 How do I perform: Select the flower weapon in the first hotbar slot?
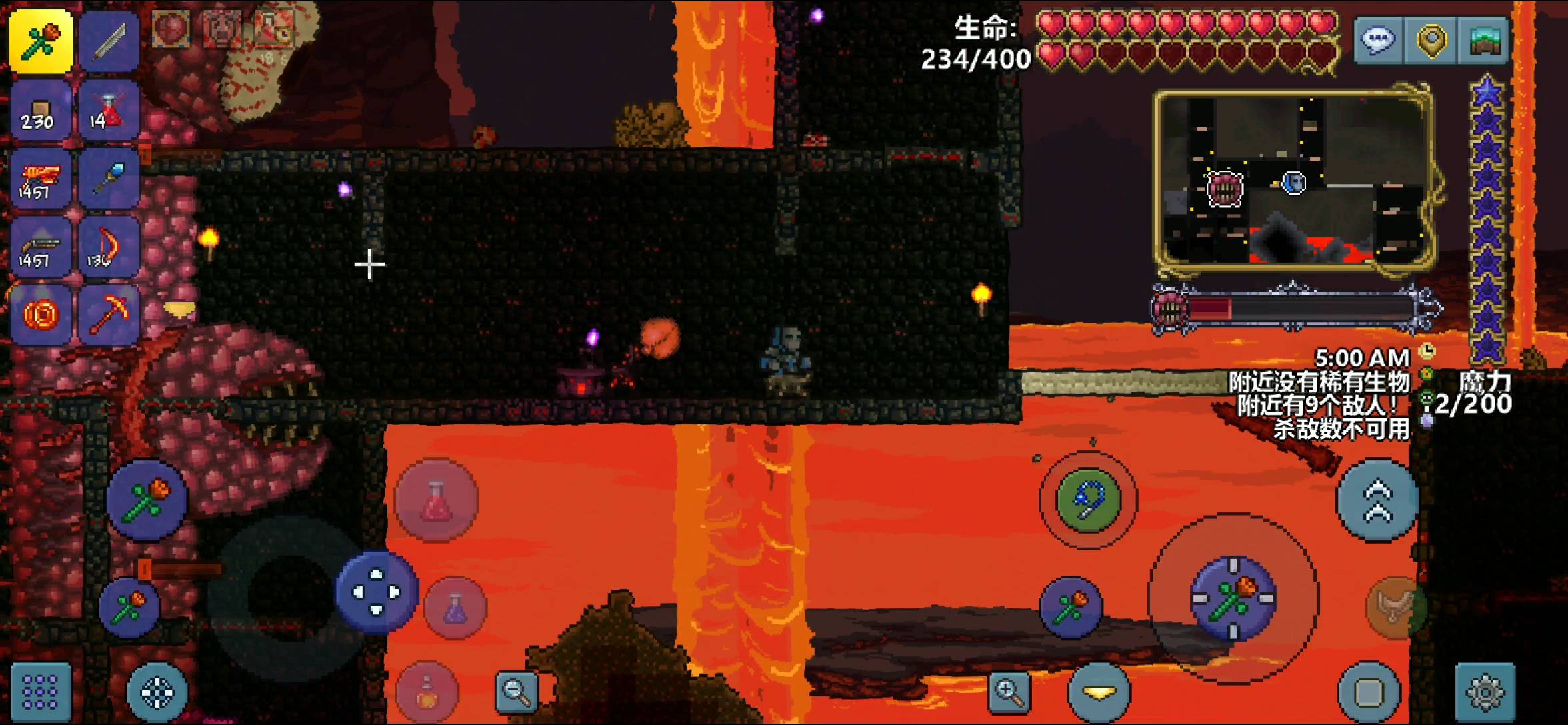[40, 41]
